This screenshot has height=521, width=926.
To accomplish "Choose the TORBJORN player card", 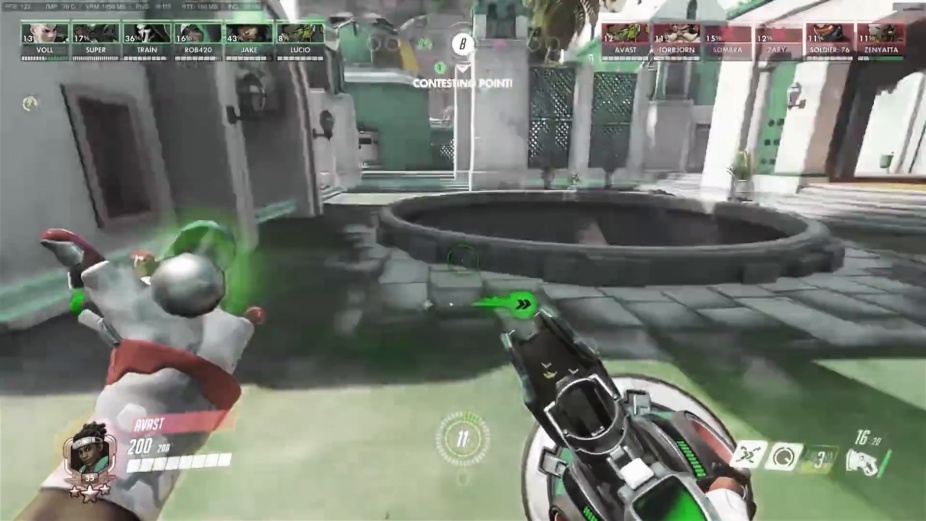I will pyautogui.click(x=676, y=41).
